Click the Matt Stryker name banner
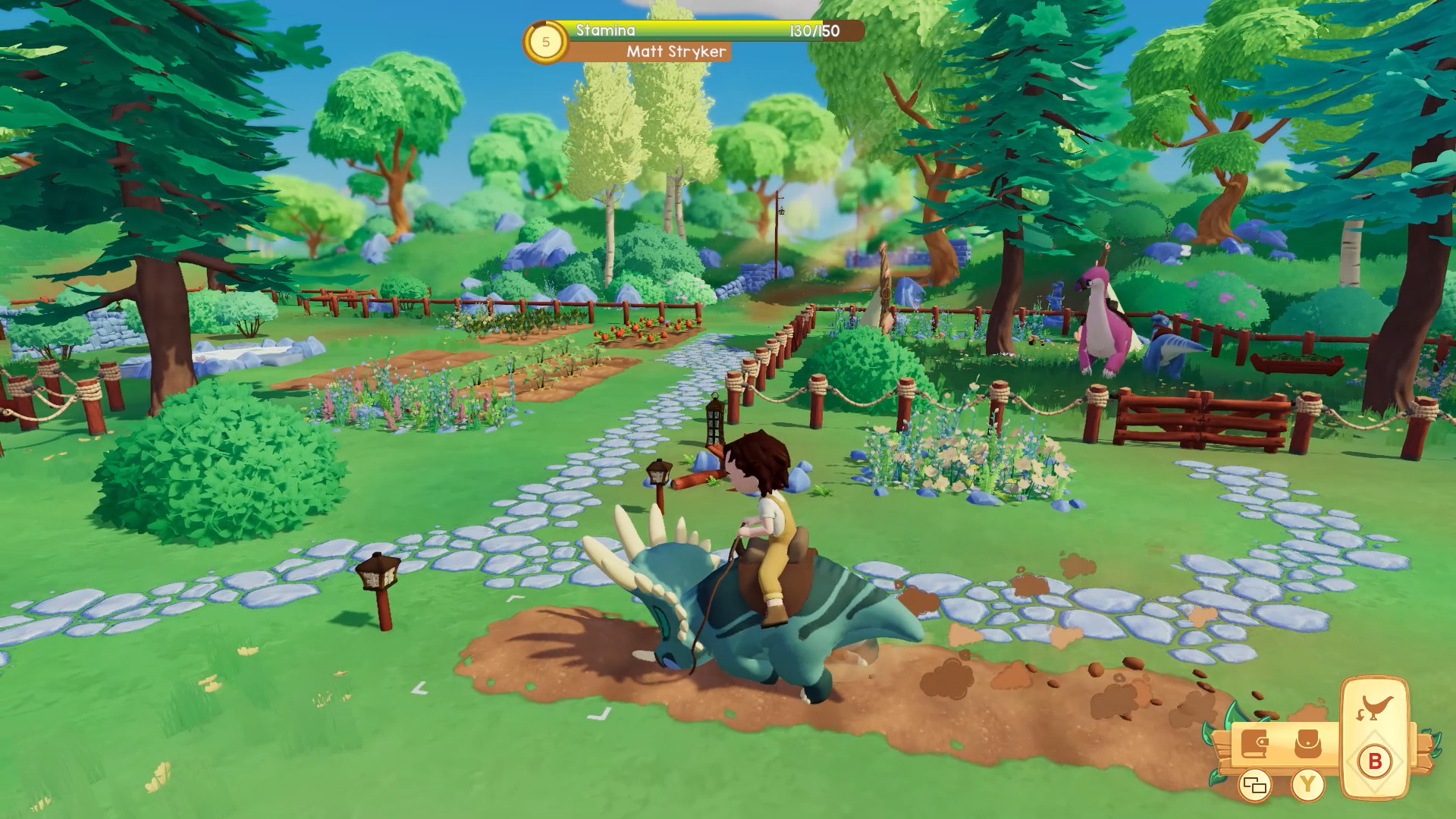1456x819 pixels. (677, 52)
